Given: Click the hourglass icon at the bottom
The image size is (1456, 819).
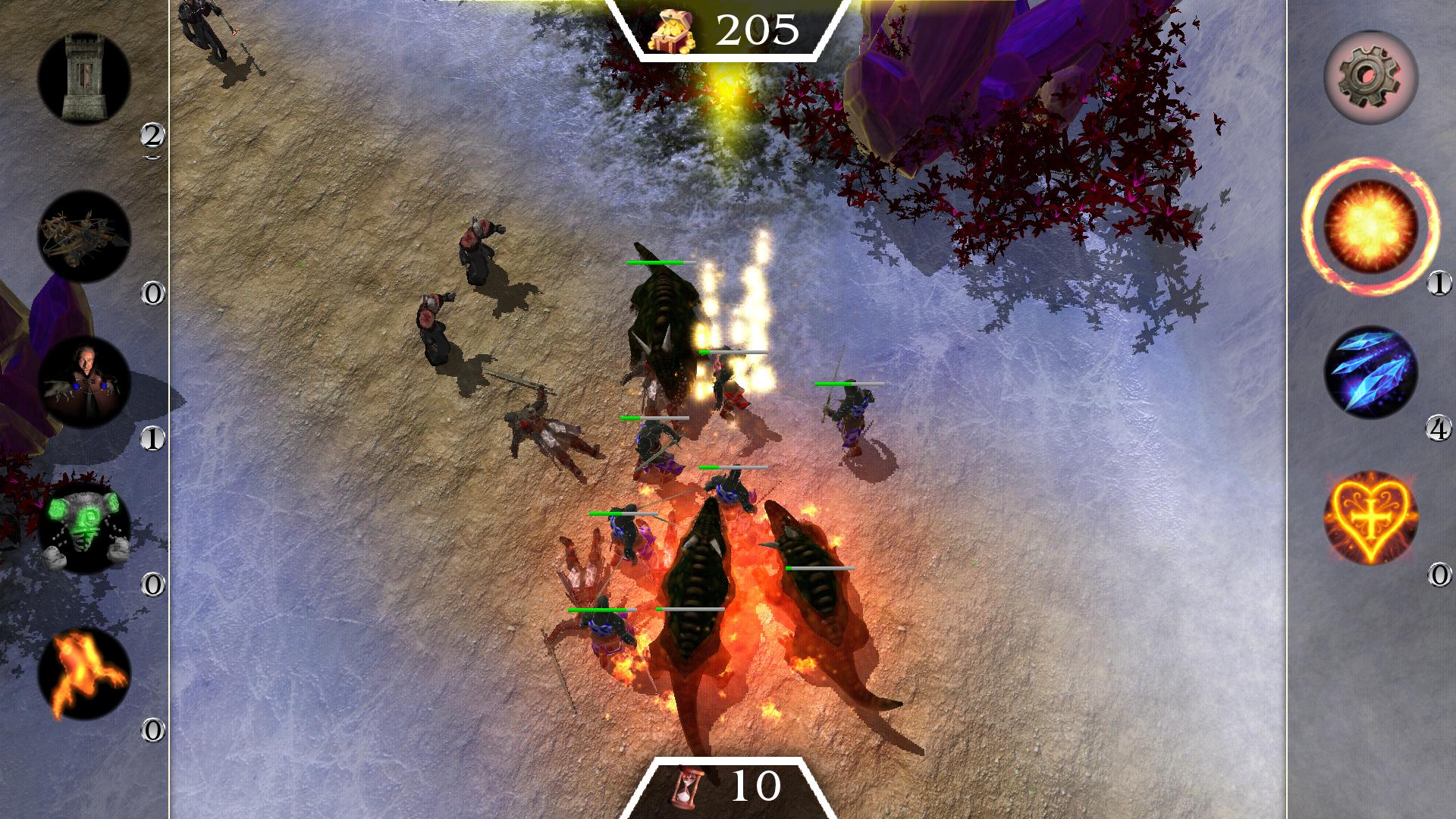Looking at the screenshot, I should point(685,787).
